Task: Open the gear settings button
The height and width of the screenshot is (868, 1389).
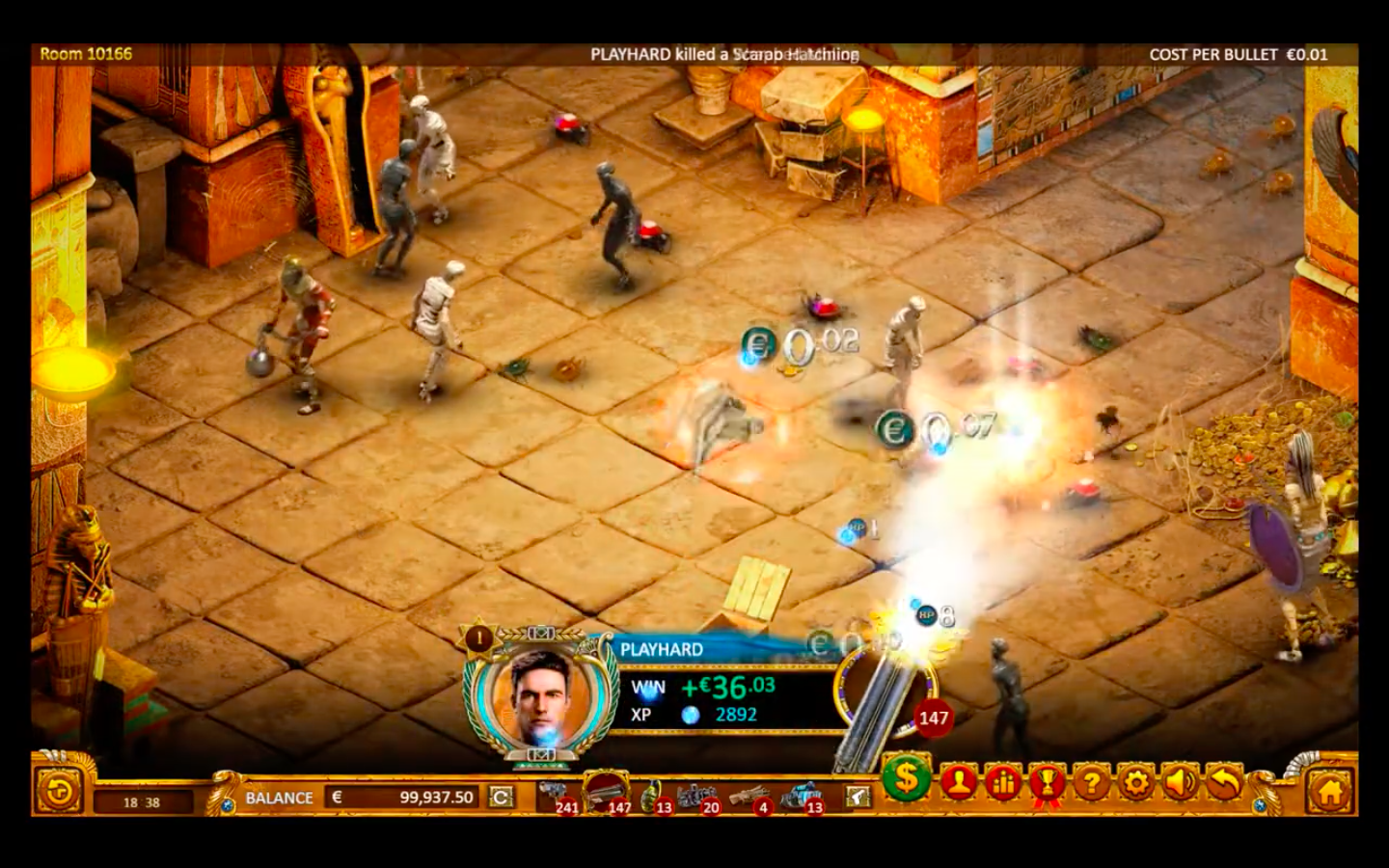Action: click(1136, 783)
